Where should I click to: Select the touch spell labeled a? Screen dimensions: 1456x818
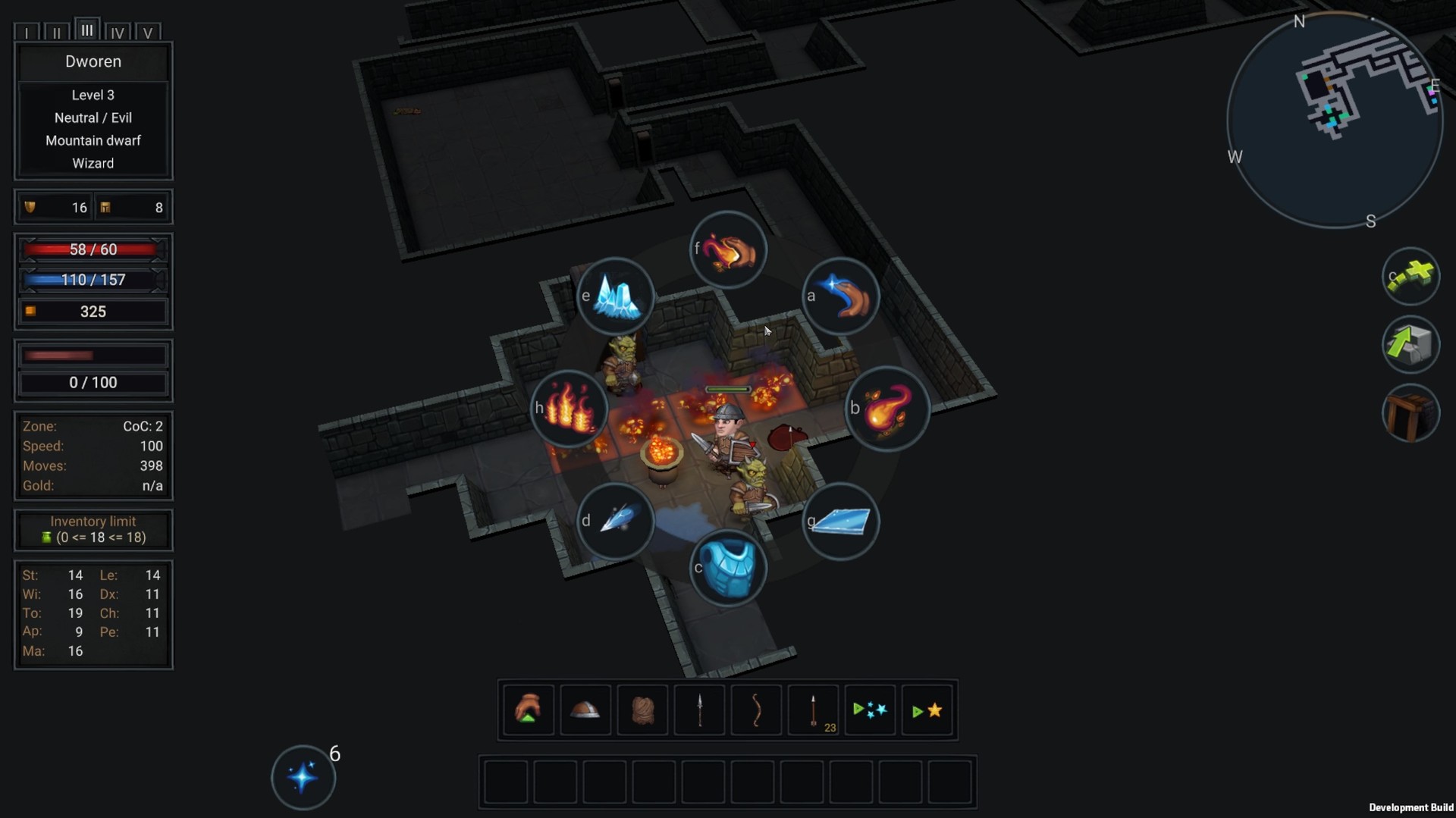[x=842, y=296]
